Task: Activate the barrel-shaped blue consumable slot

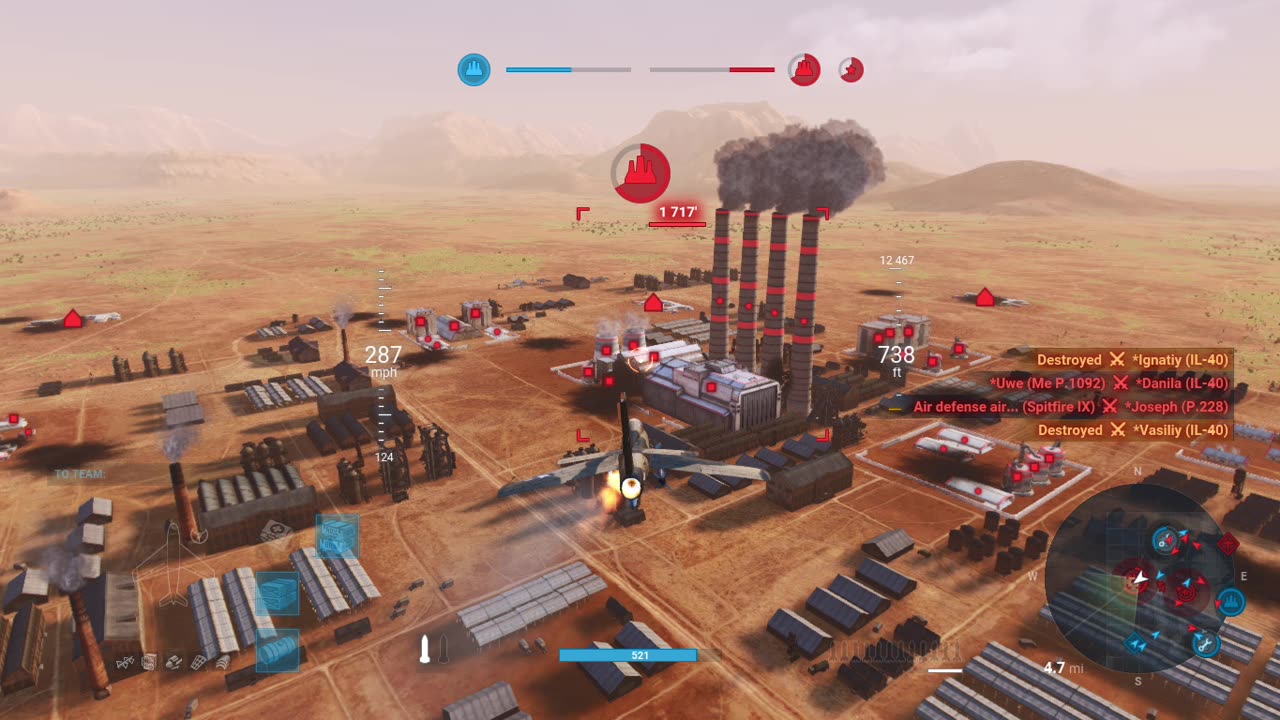Action: pos(277,650)
